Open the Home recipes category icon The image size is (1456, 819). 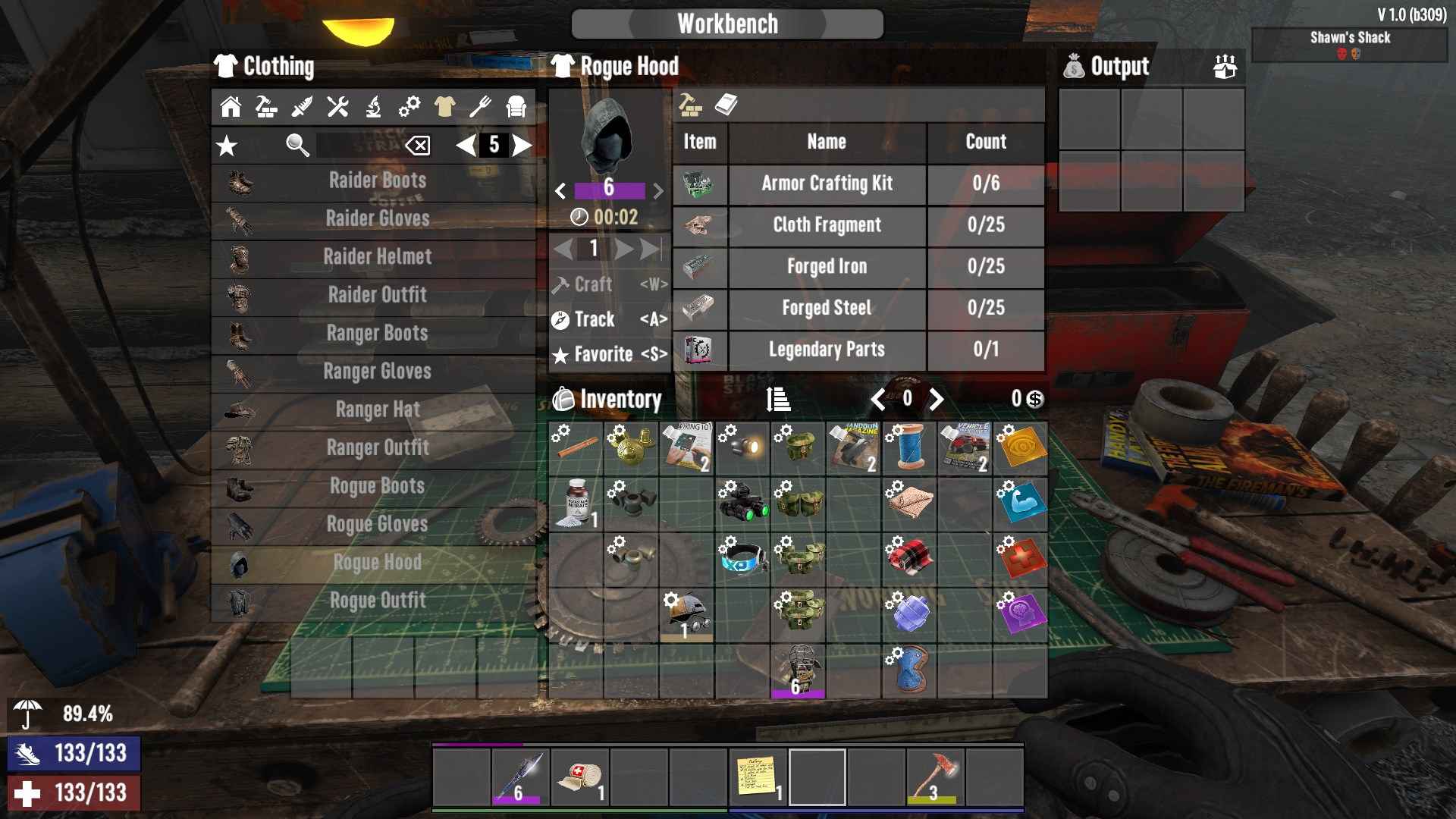229,108
